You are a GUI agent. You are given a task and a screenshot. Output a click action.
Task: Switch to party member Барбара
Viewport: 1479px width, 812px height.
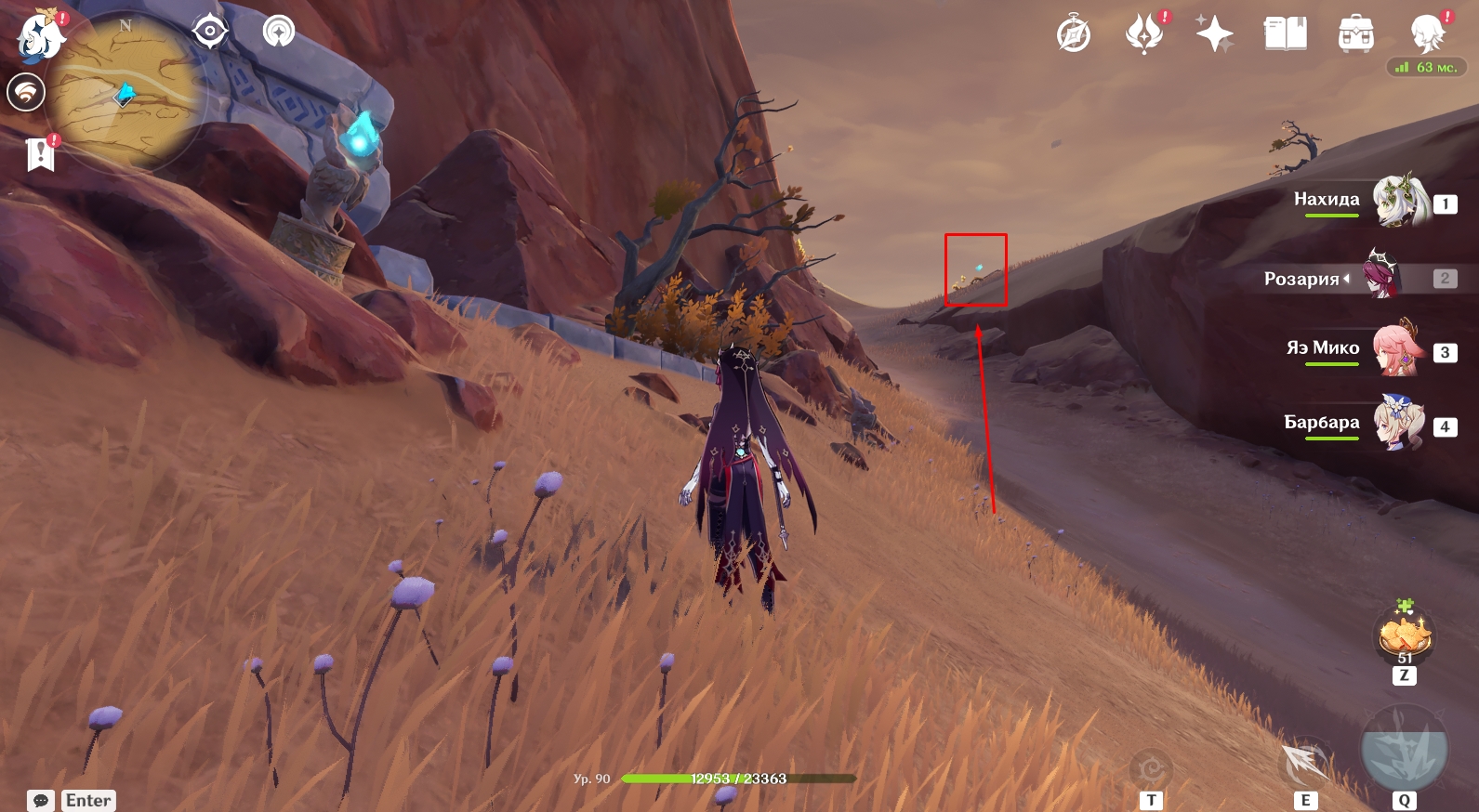pos(1399,424)
